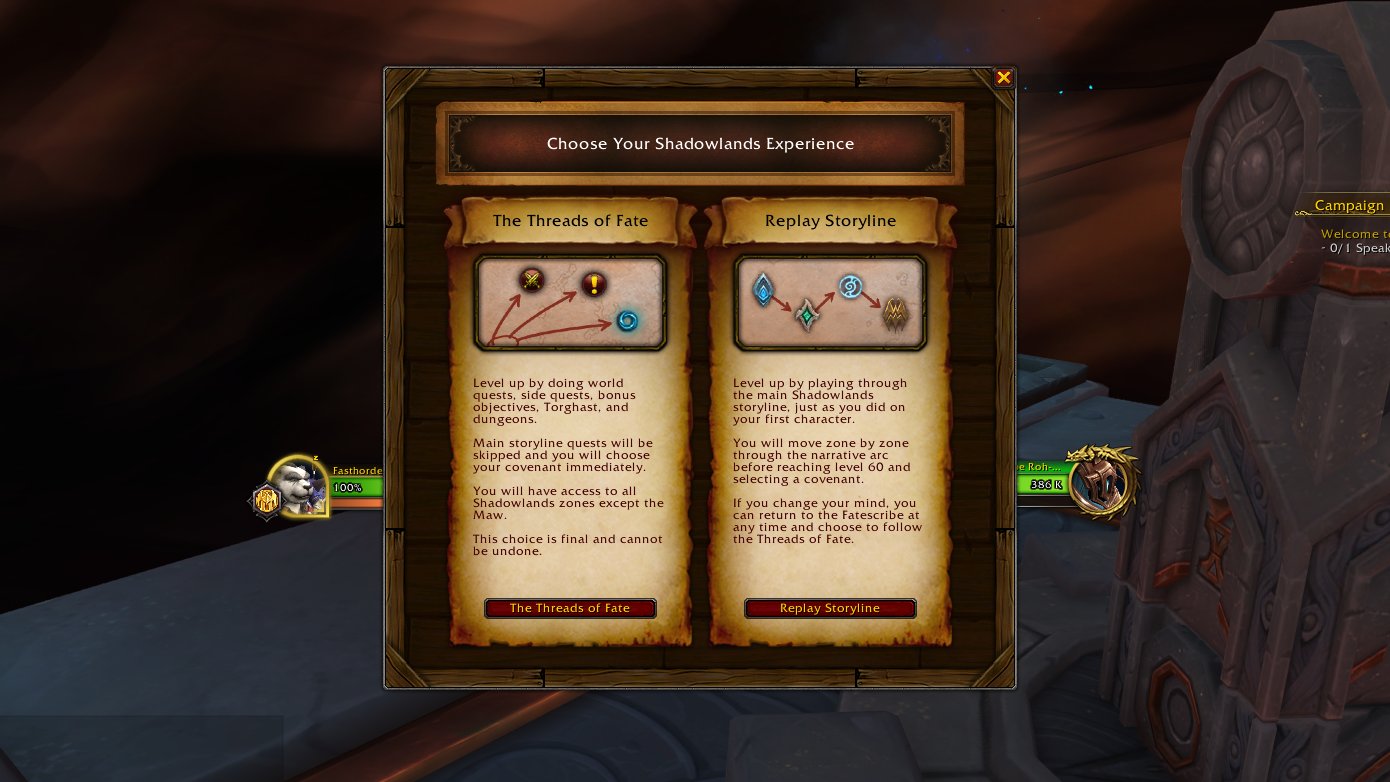
Task: Choose the Replay Storyline button
Action: [830, 608]
